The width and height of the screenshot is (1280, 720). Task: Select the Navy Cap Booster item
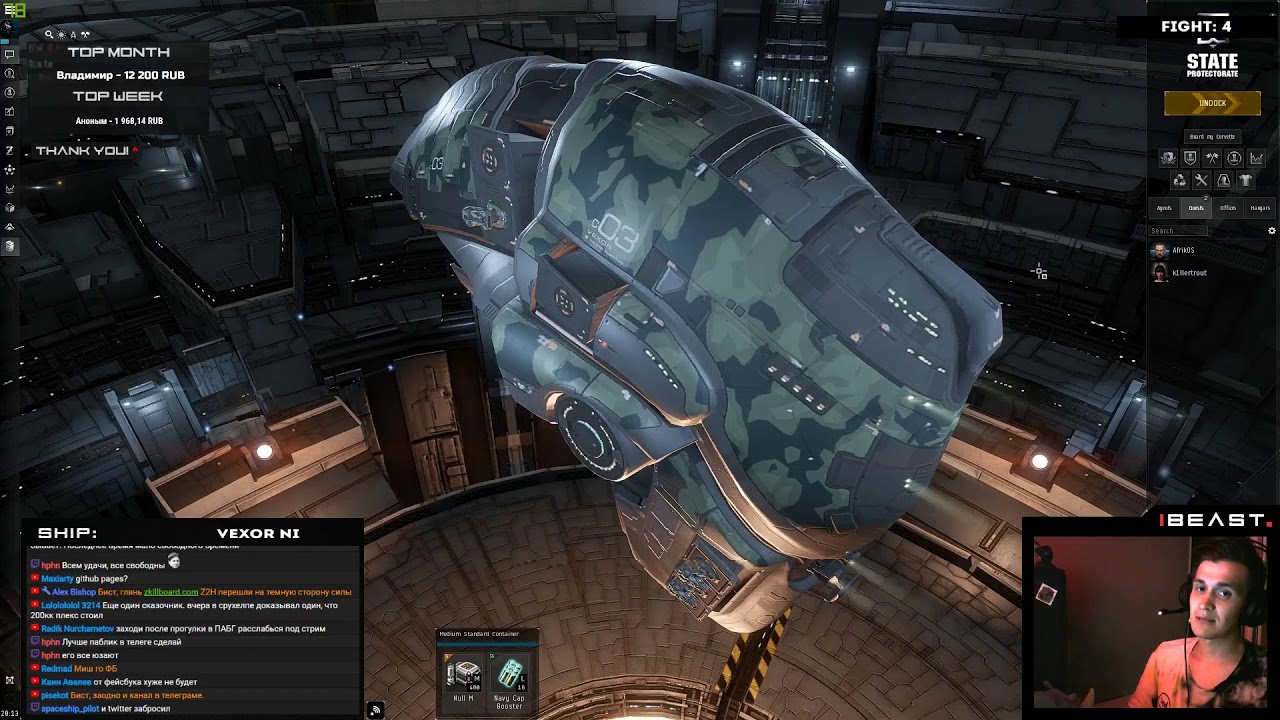(x=510, y=676)
